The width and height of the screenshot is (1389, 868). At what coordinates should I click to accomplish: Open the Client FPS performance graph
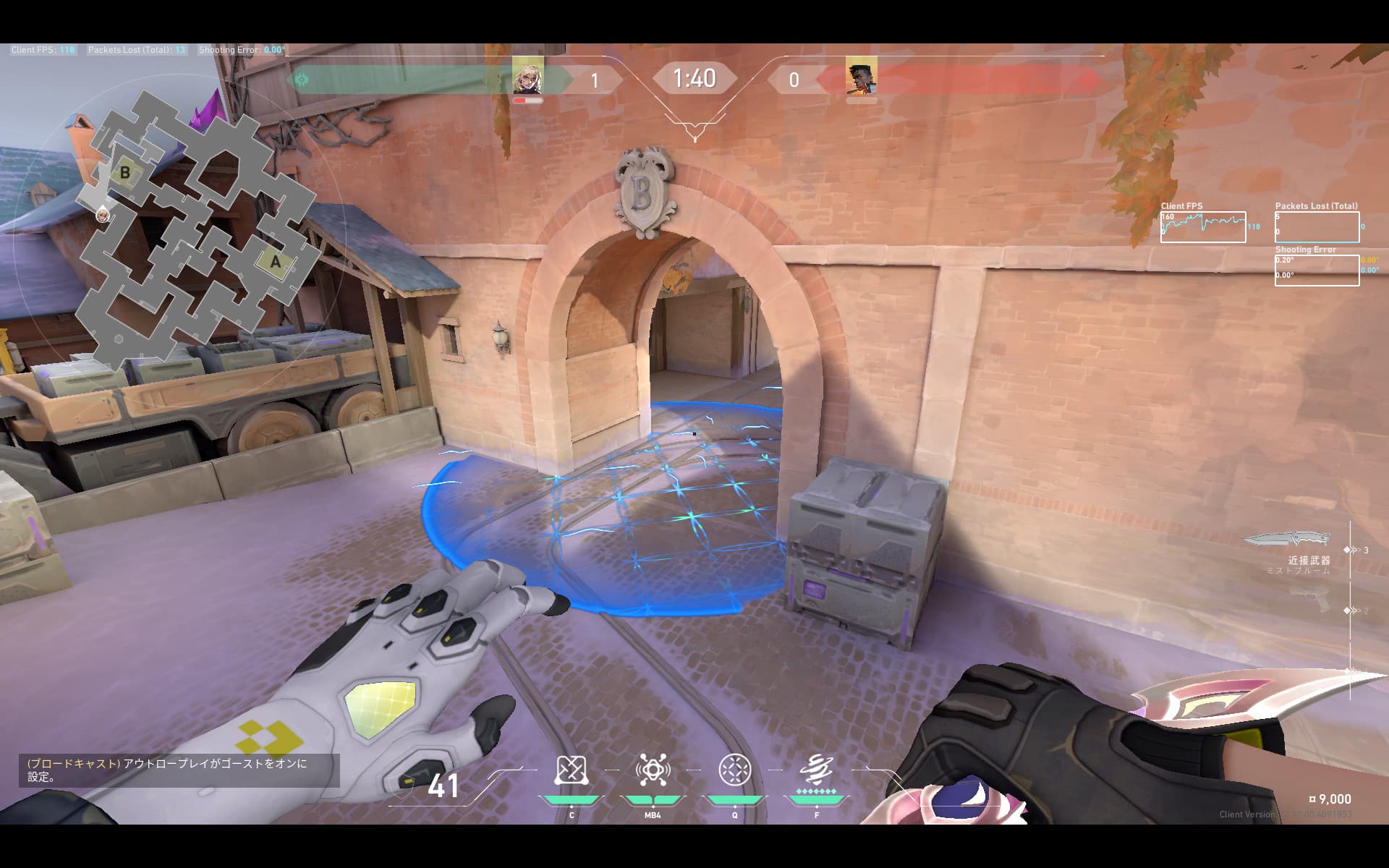[x=1202, y=227]
